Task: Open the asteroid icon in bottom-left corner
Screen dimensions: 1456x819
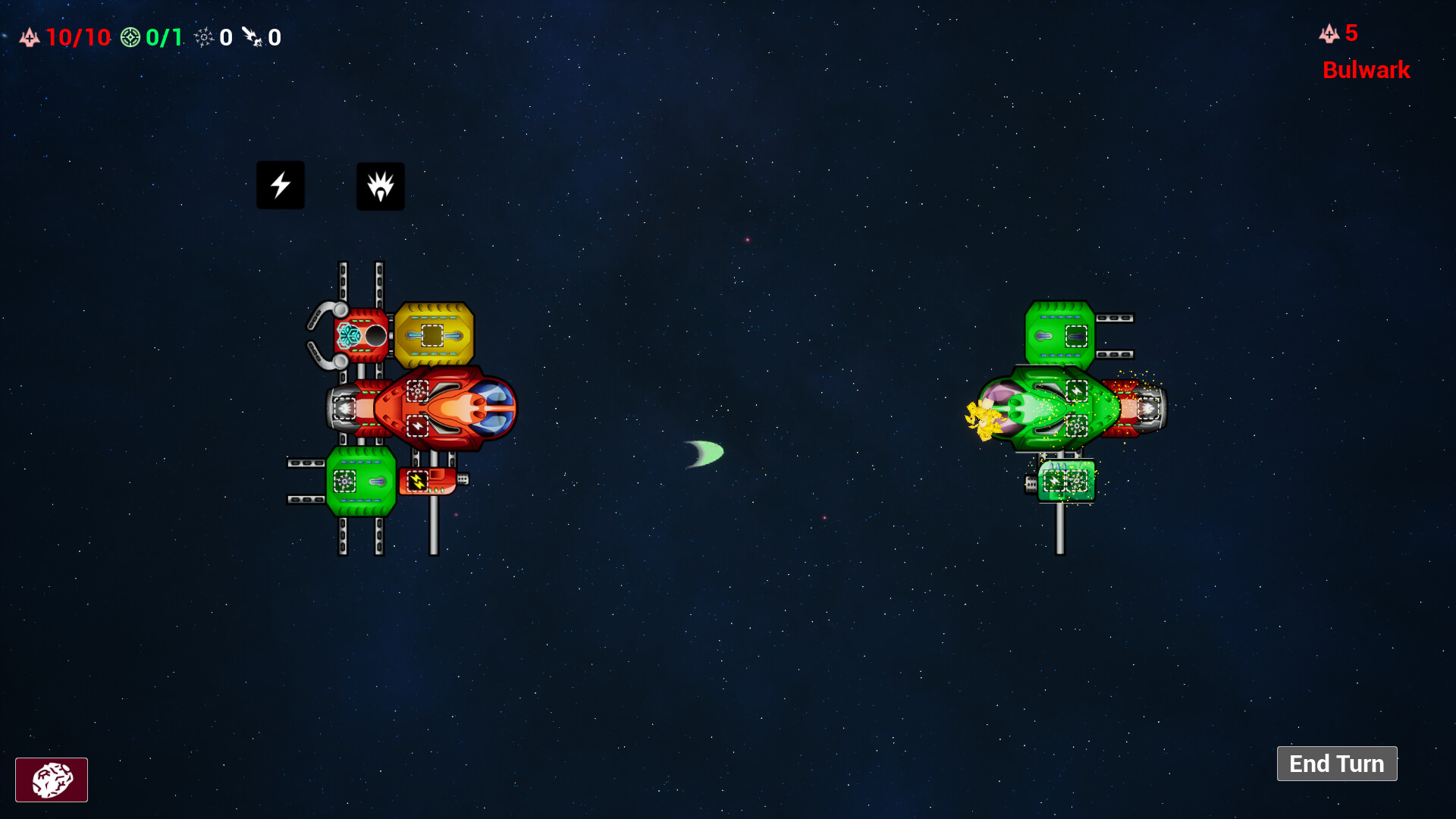Action: pyautogui.click(x=51, y=780)
